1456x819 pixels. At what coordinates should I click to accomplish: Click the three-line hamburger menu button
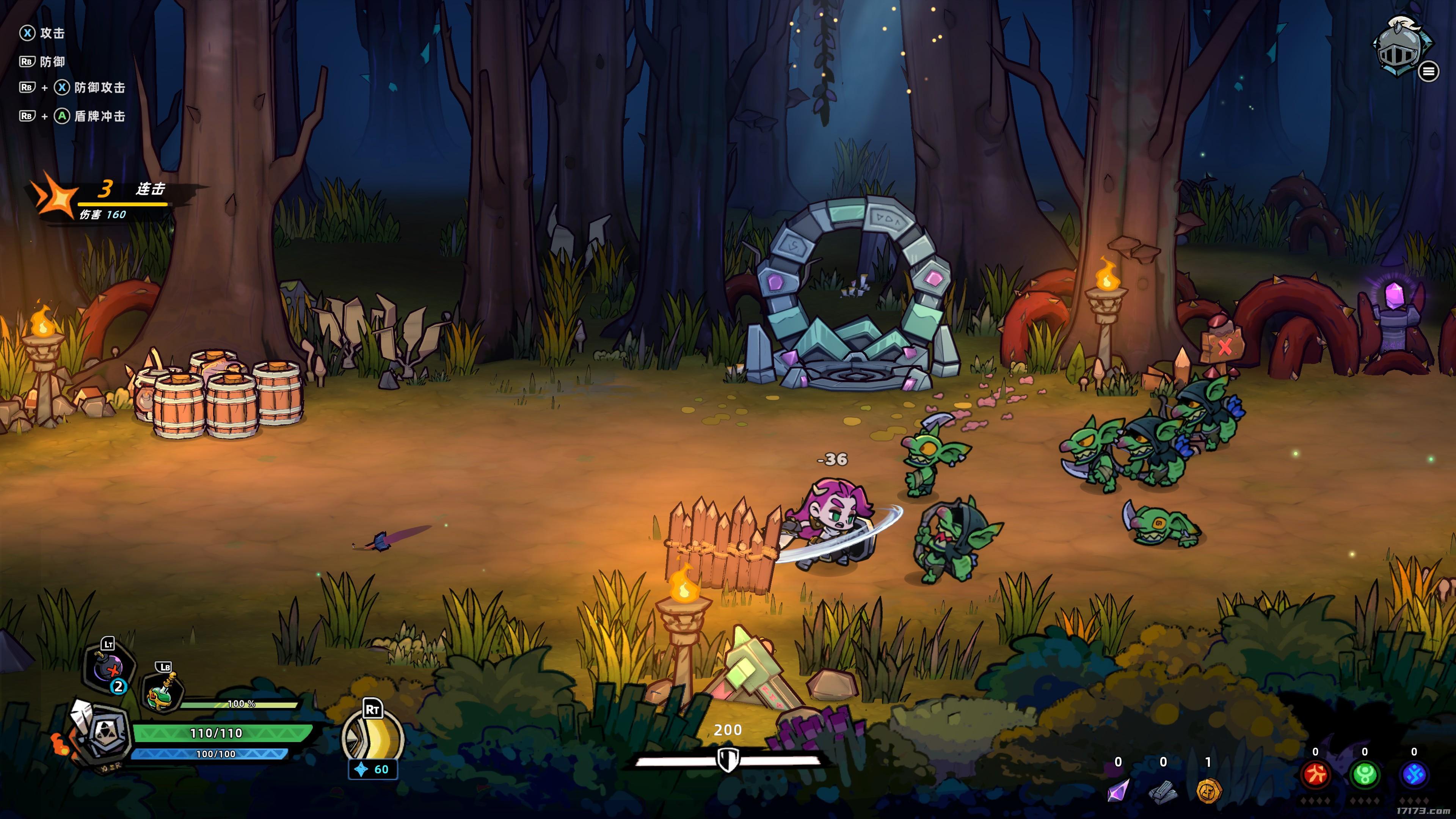point(1428,71)
